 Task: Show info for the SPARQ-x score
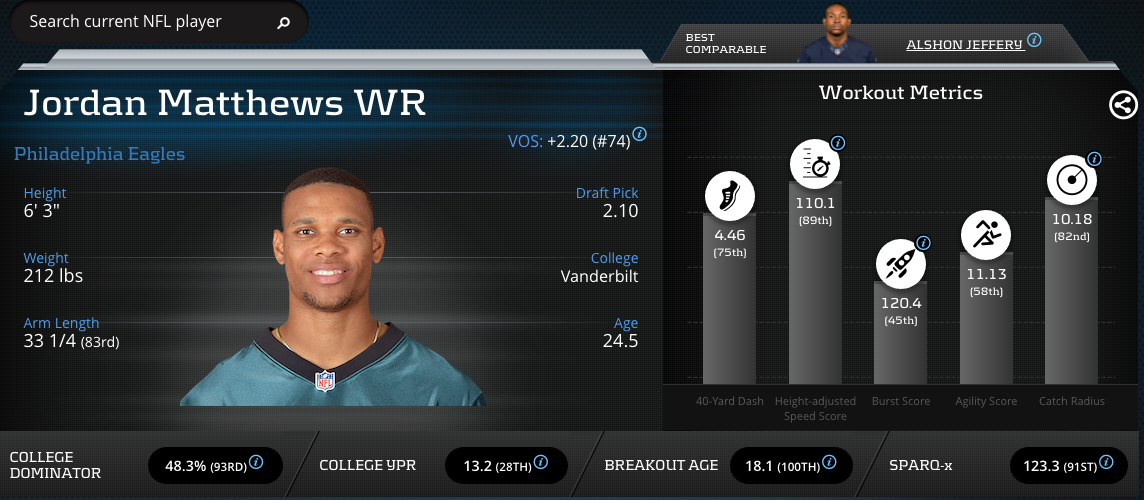coord(1105,462)
